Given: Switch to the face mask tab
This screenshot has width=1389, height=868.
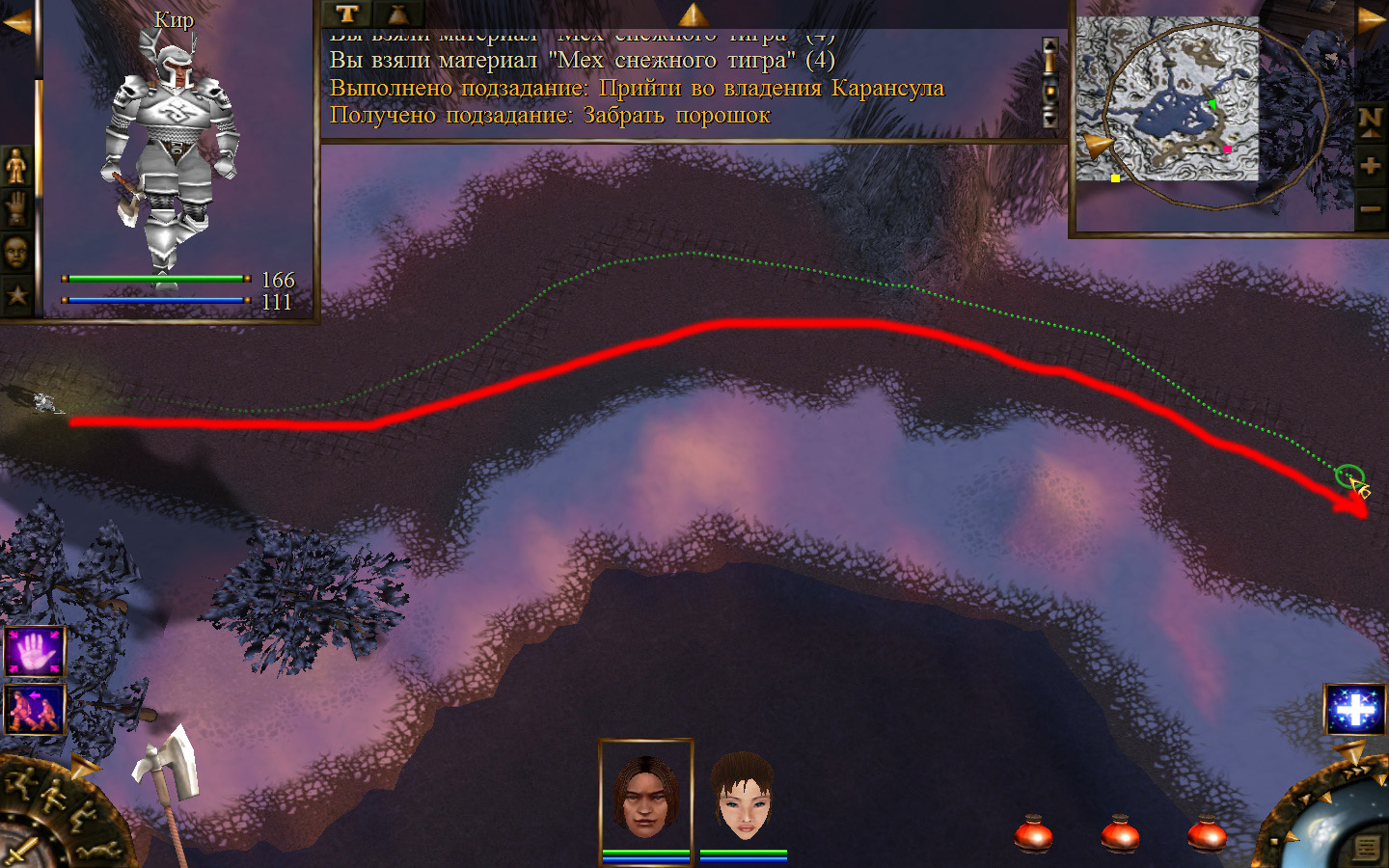Looking at the screenshot, I should 16,253.
